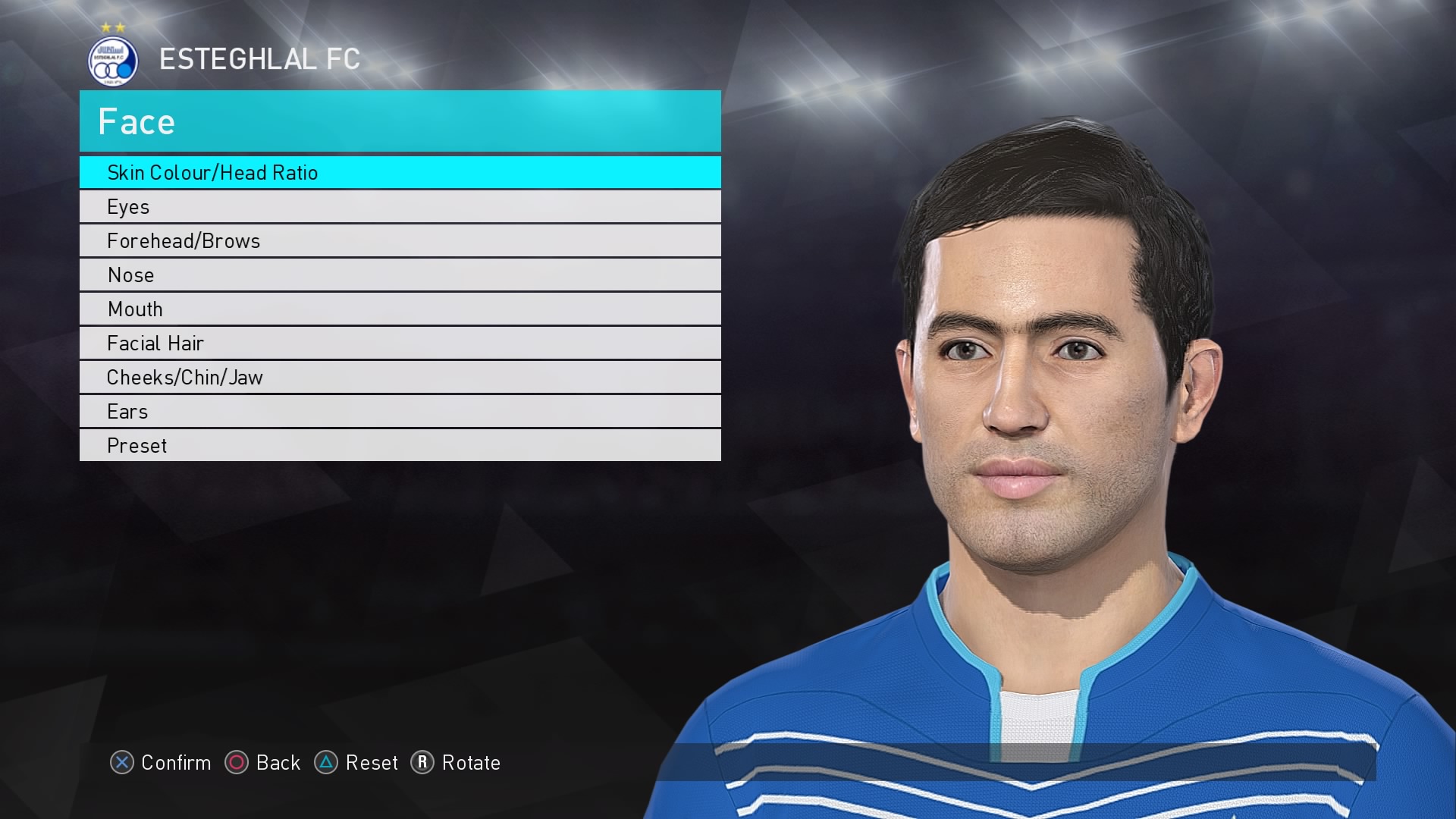Click the Esteghlal FC club crest

pos(112,59)
